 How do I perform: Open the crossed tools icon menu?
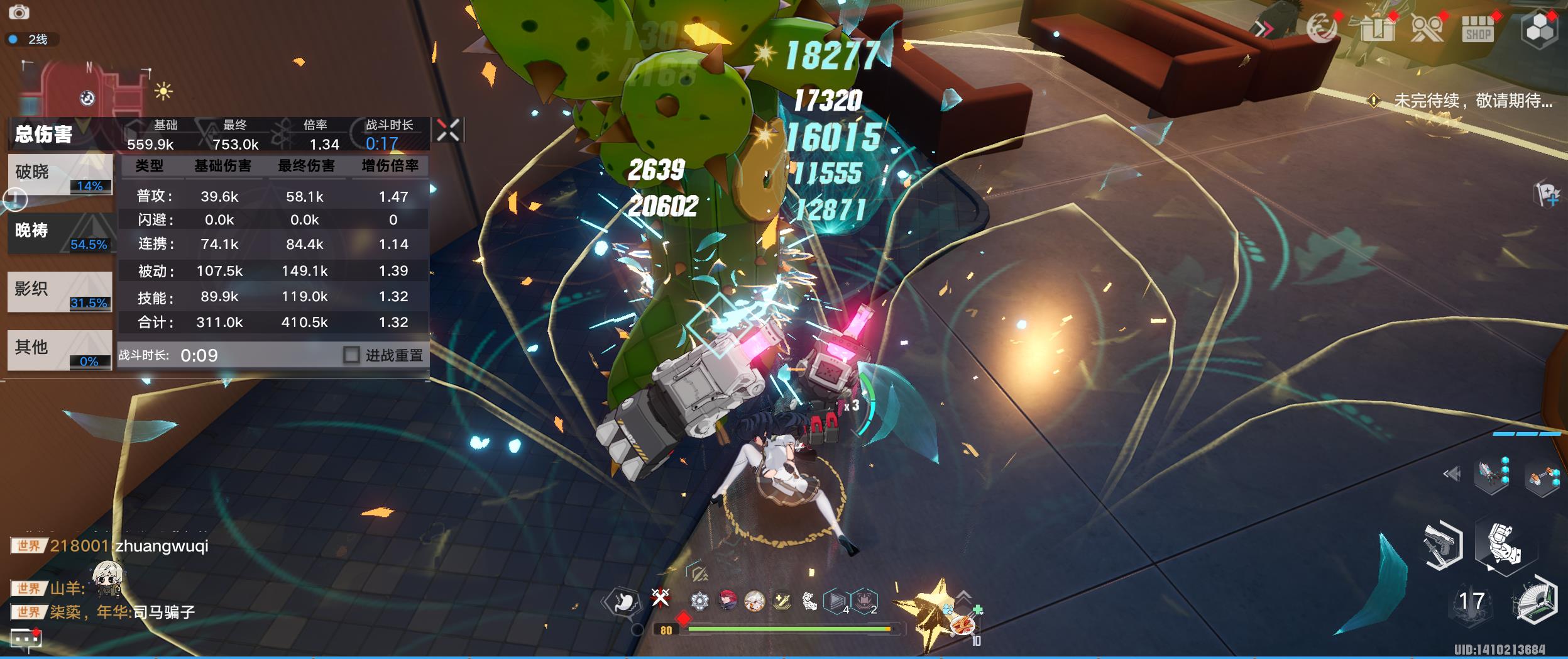[1427, 29]
